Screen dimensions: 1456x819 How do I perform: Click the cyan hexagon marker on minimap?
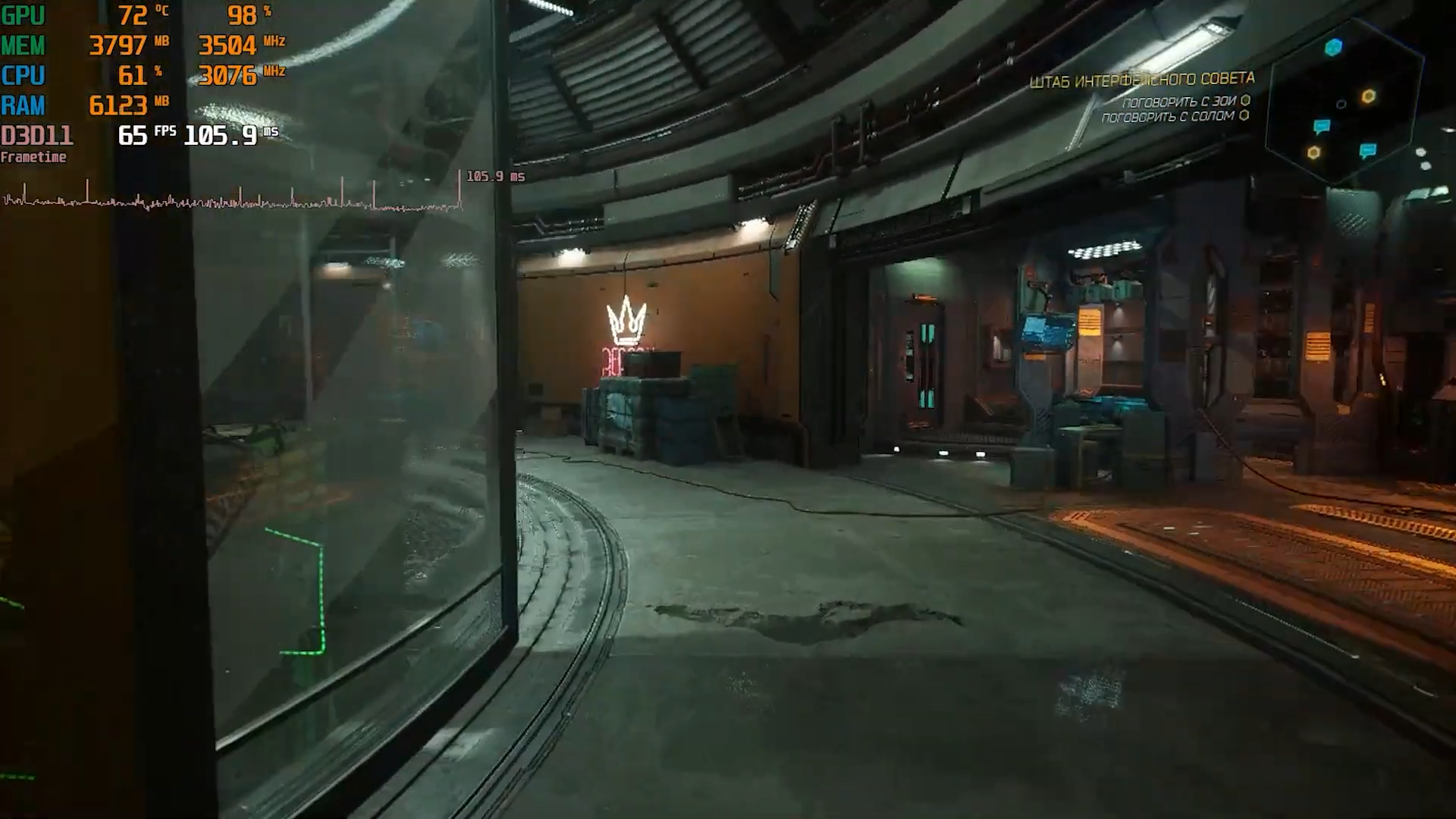click(x=1333, y=48)
